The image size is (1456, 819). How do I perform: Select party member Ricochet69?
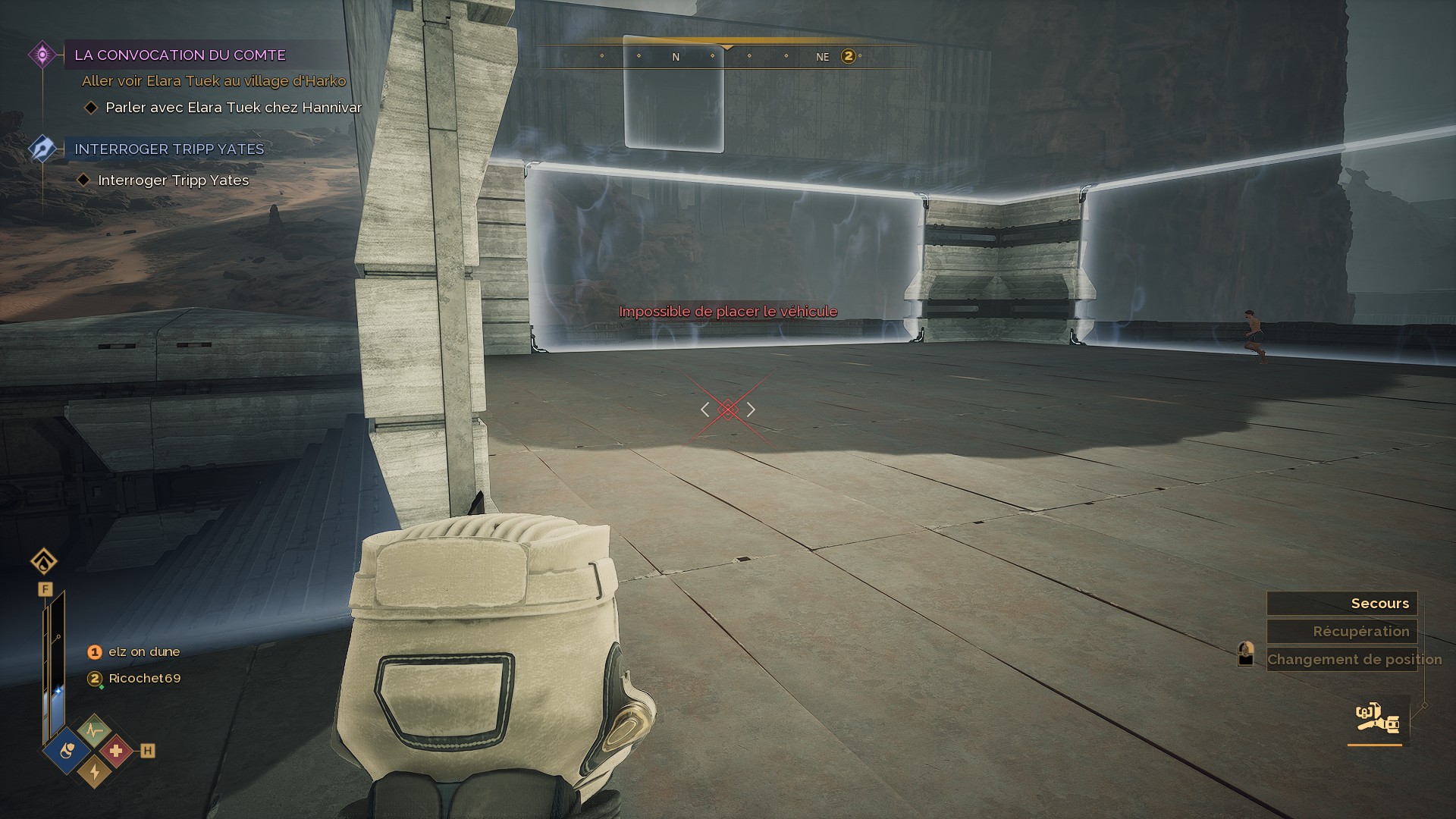click(144, 679)
